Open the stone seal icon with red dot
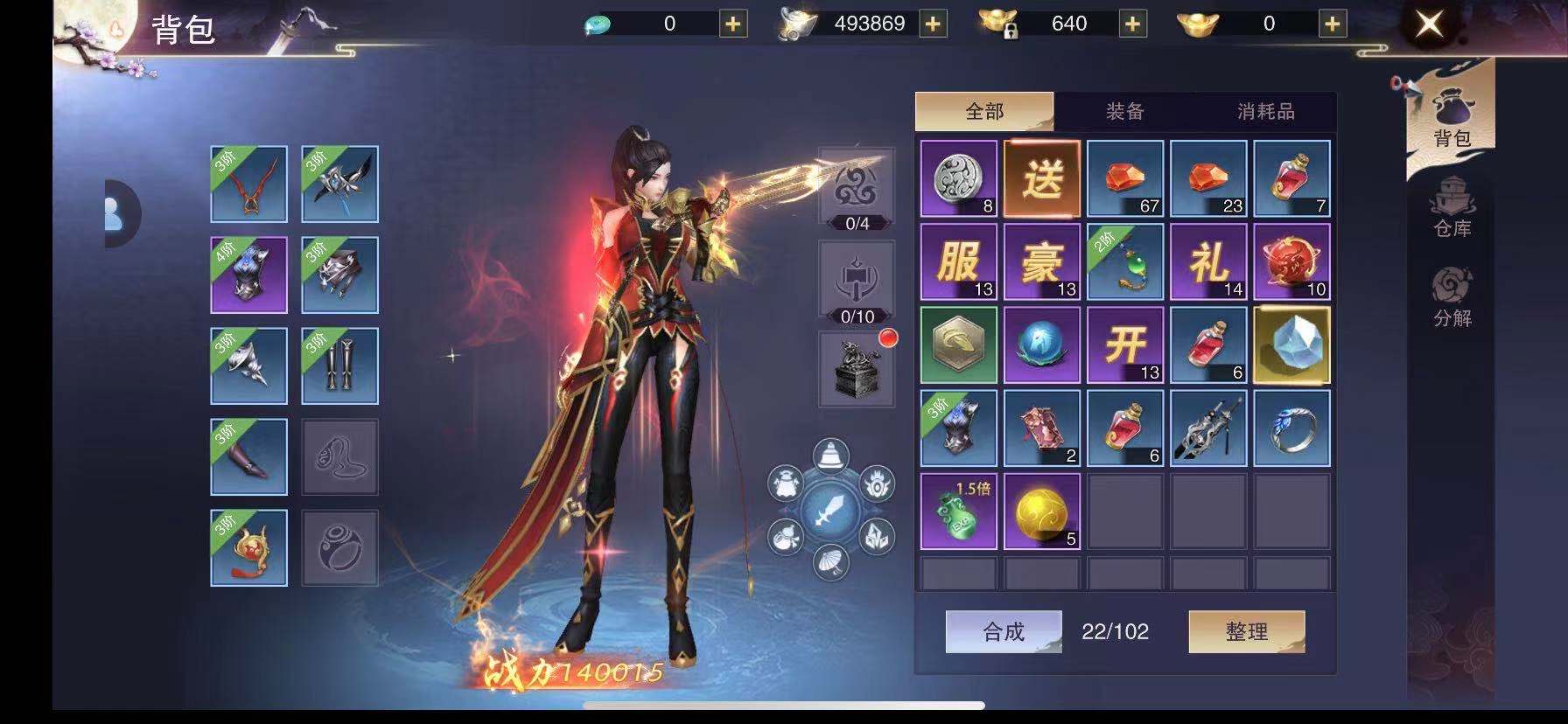This screenshot has width=1568, height=724. [x=857, y=369]
